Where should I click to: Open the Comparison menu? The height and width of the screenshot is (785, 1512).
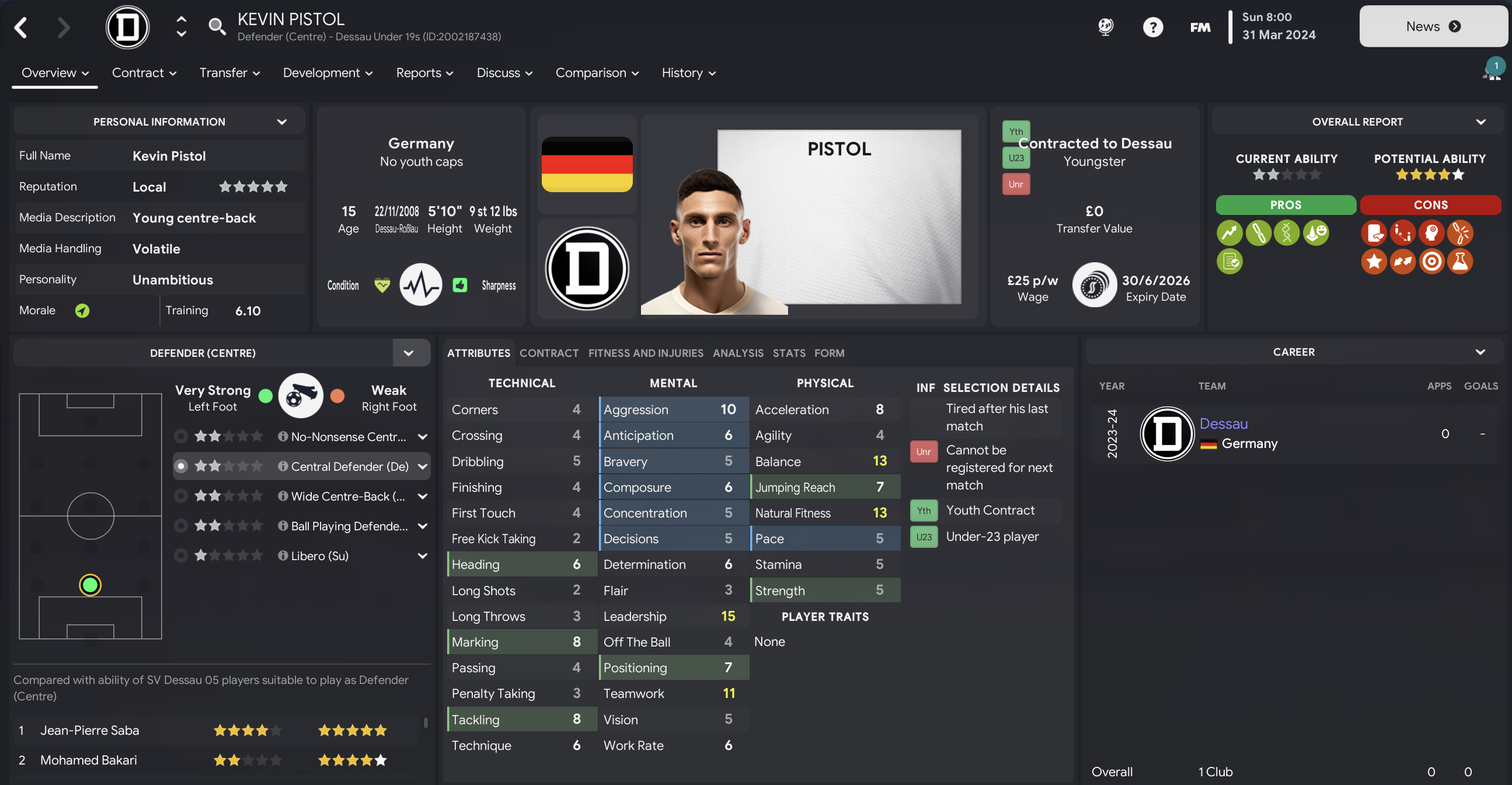(597, 73)
